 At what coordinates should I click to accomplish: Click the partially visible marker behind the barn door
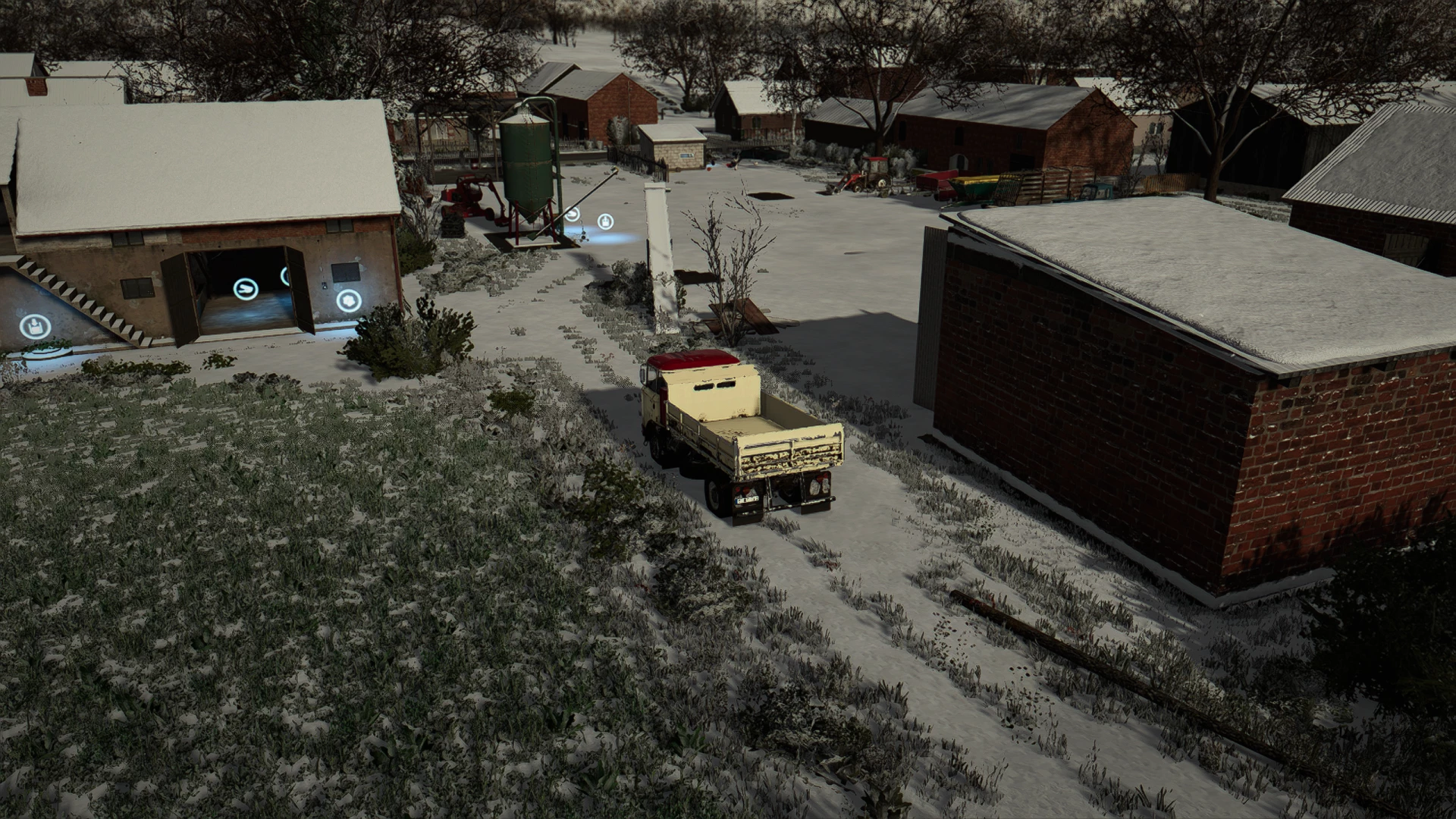click(284, 275)
